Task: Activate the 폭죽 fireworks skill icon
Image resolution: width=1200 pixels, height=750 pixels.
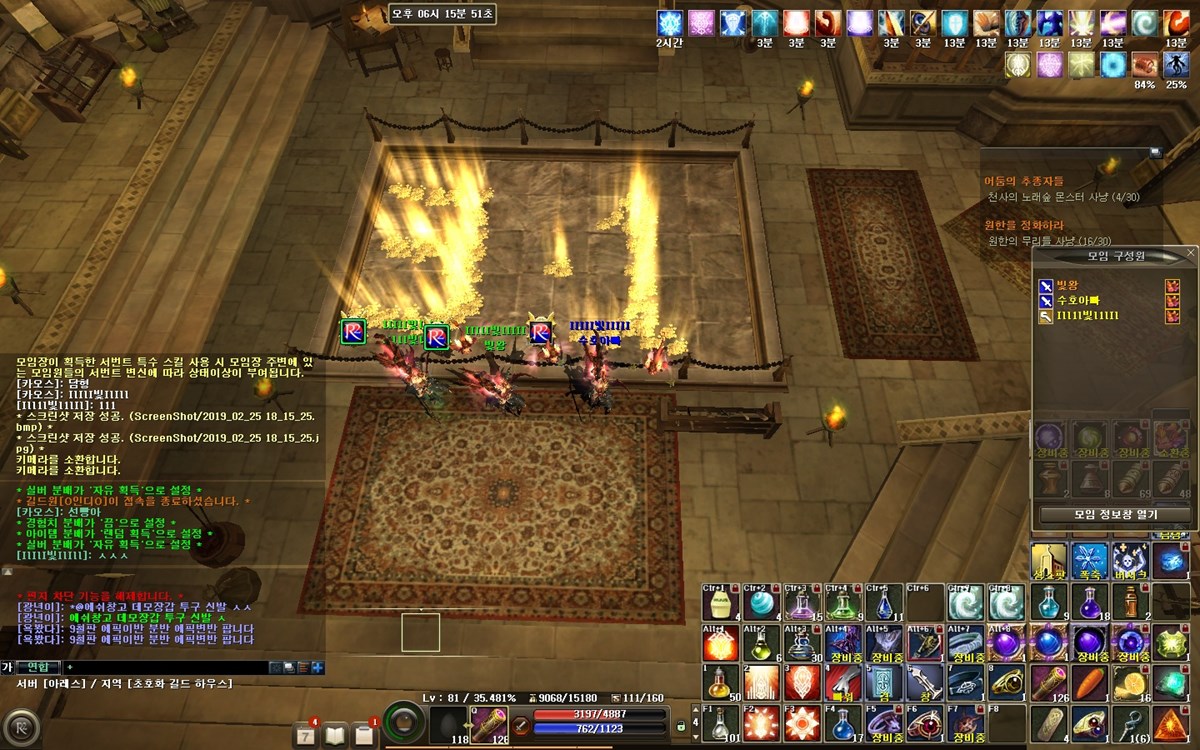Action: click(1089, 562)
